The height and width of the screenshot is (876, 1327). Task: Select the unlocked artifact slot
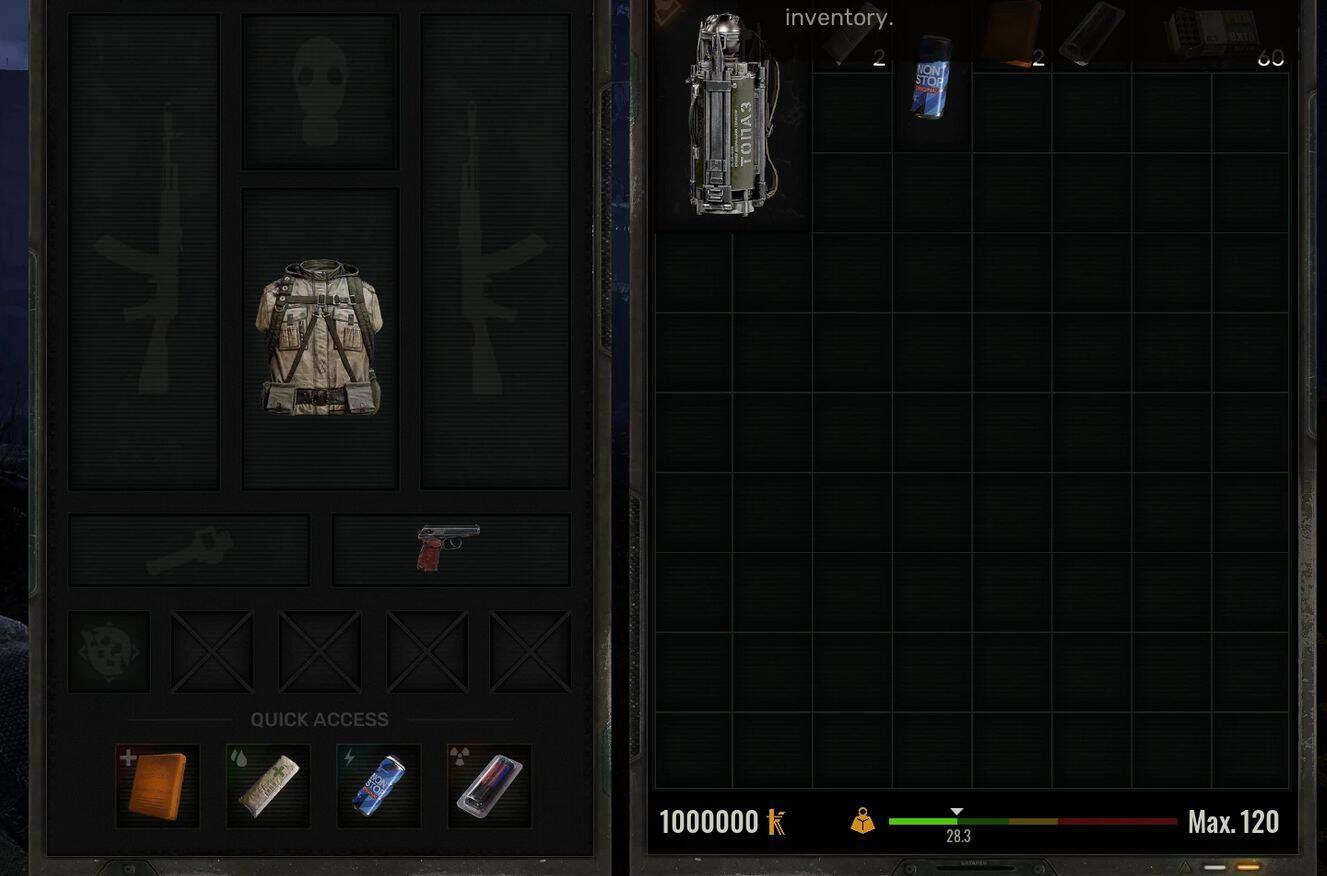tap(109, 652)
